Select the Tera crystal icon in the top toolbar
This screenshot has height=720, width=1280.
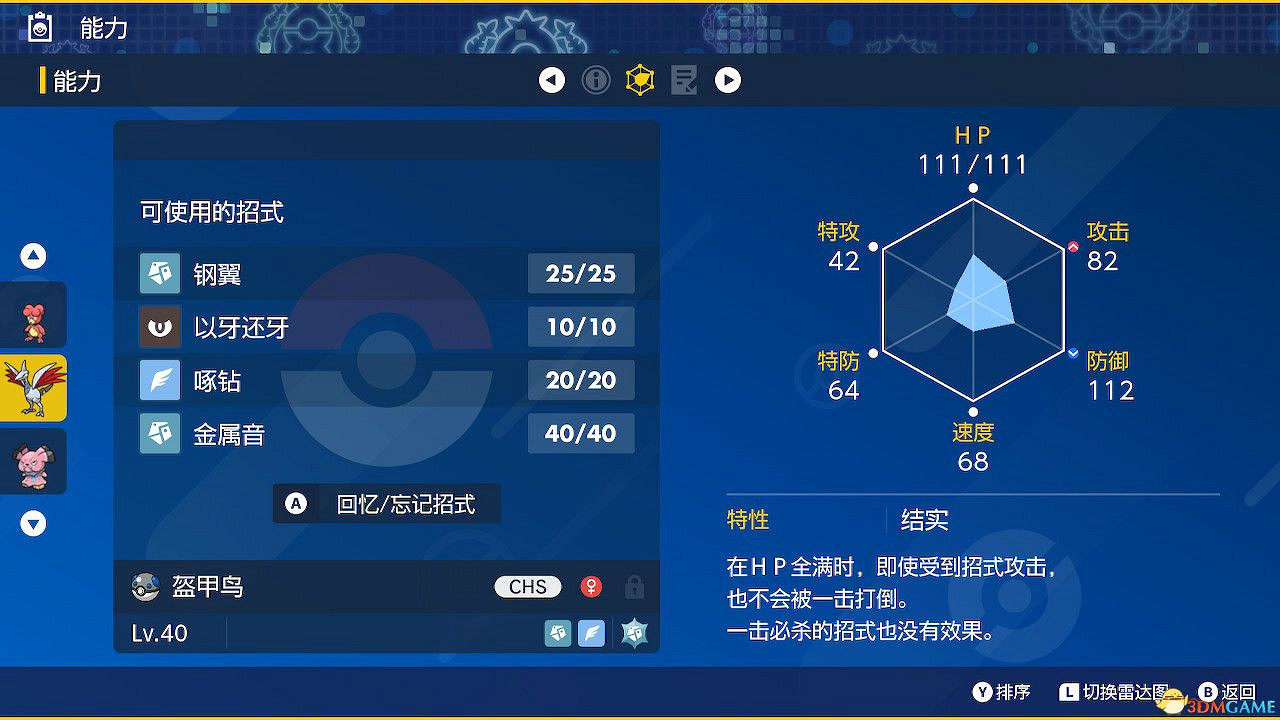[639, 80]
